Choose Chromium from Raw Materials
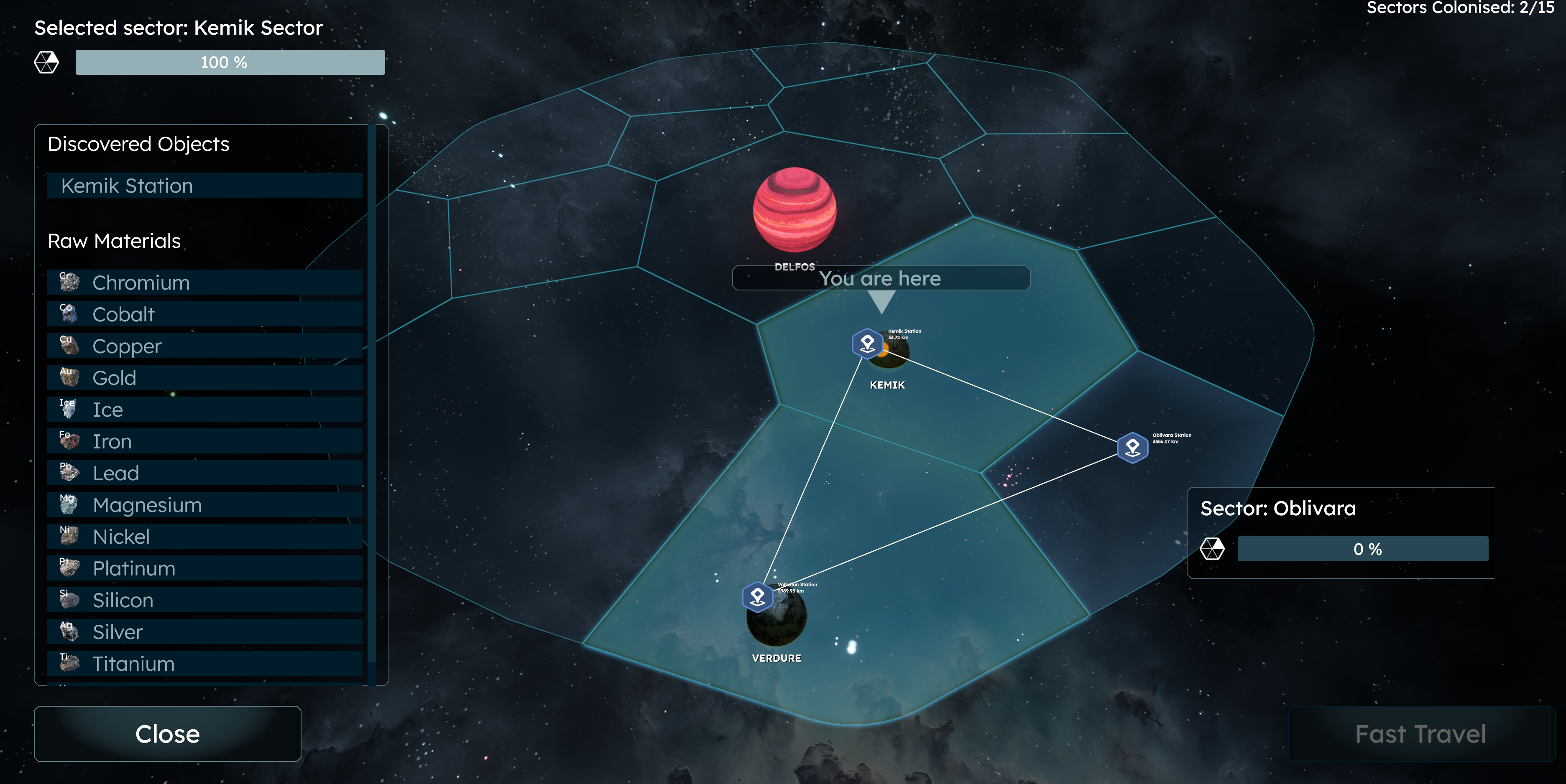This screenshot has height=784, width=1566. pos(205,283)
